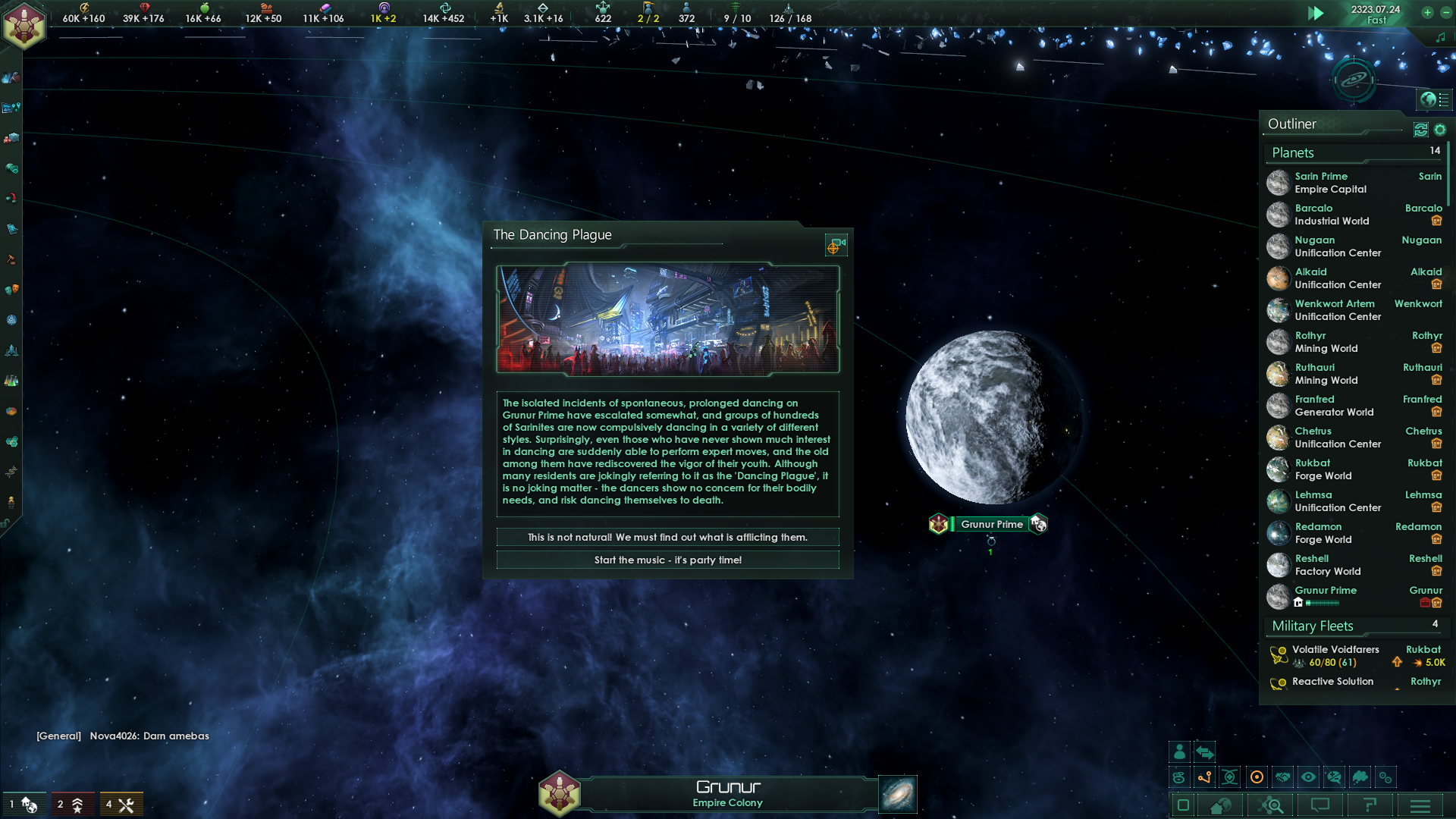Choose 'This is not natural!' event option
Screen dimensions: 1456x819
(x=667, y=537)
